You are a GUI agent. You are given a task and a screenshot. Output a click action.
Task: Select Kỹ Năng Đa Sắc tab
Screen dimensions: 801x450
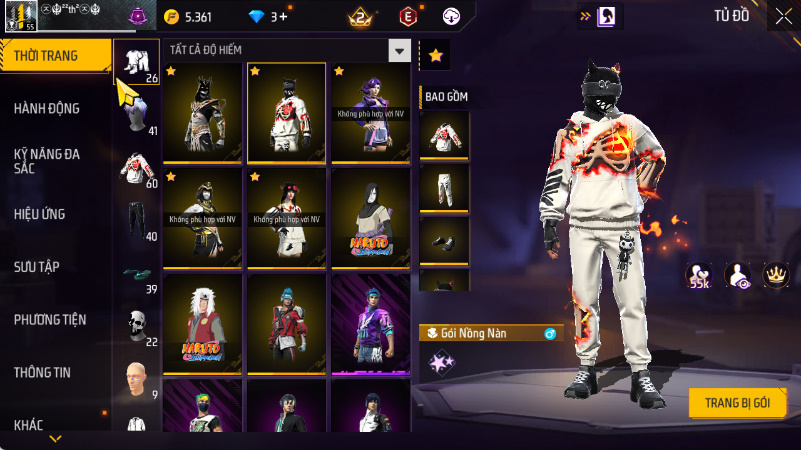point(47,161)
